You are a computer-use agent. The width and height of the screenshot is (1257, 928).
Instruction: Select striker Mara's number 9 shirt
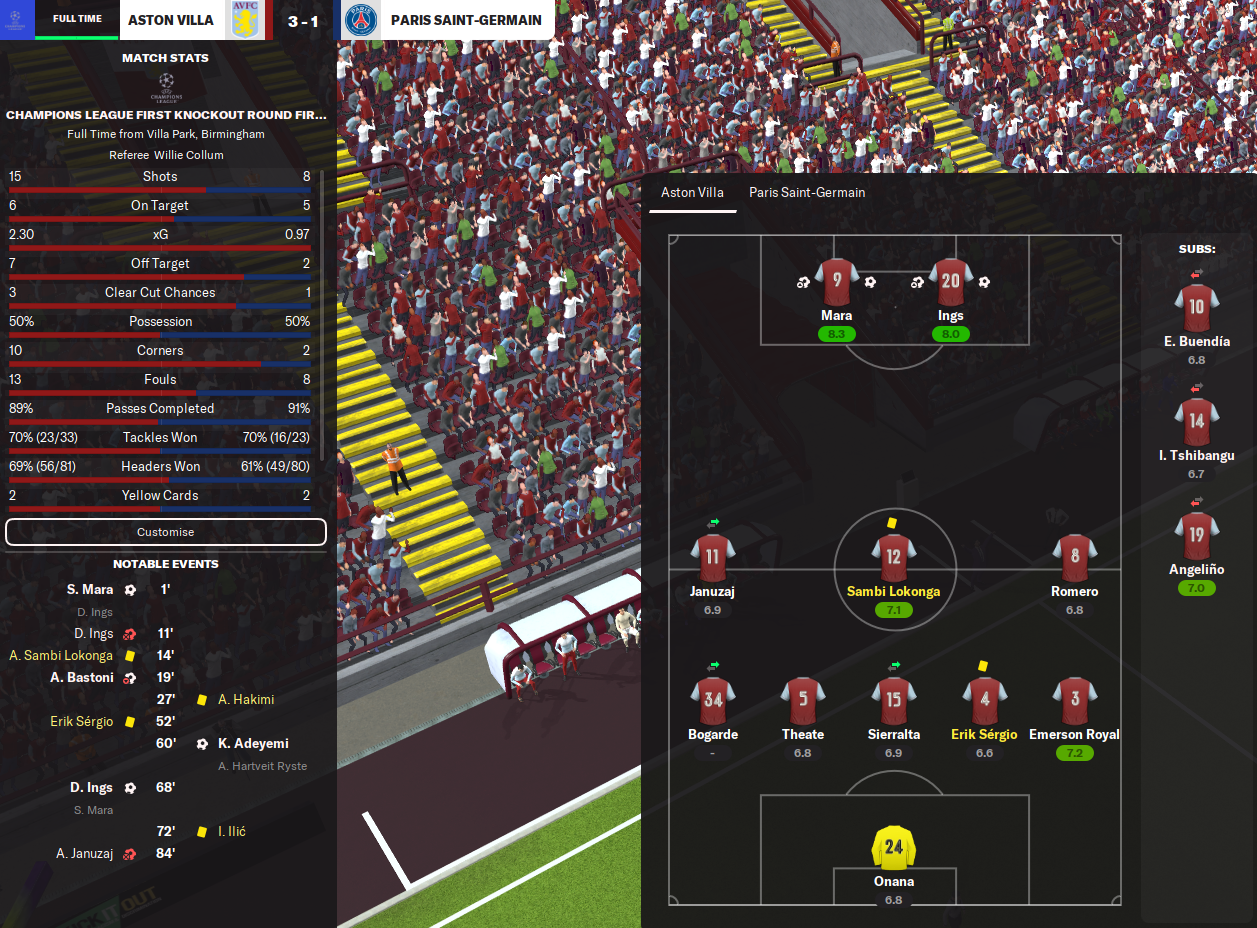tap(836, 281)
